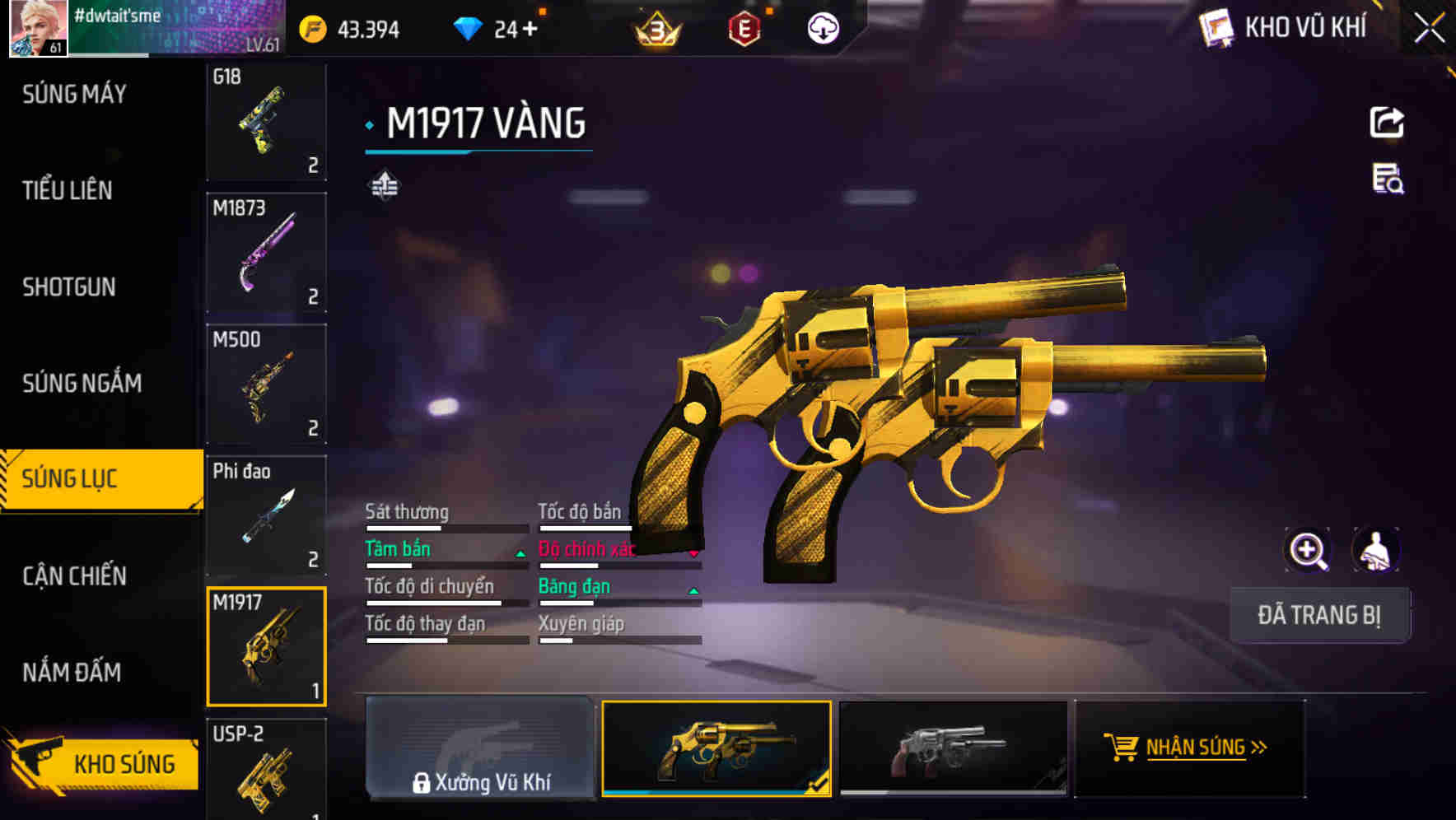Viewport: 1456px width, 820px height.
Task: Click the ĐÃ TRANG BỊ button
Action: point(1318,615)
